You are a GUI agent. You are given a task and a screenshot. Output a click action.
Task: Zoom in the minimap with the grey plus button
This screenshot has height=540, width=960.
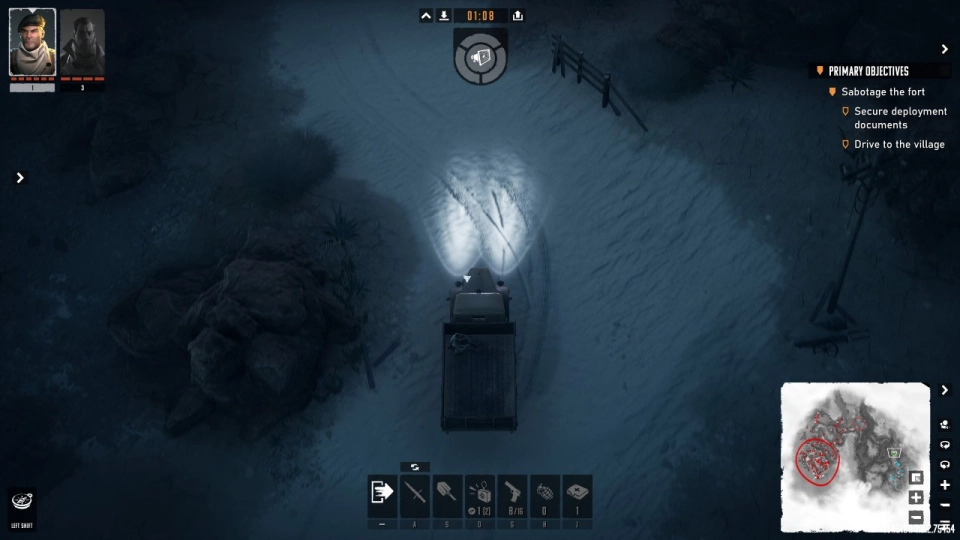coord(916,498)
